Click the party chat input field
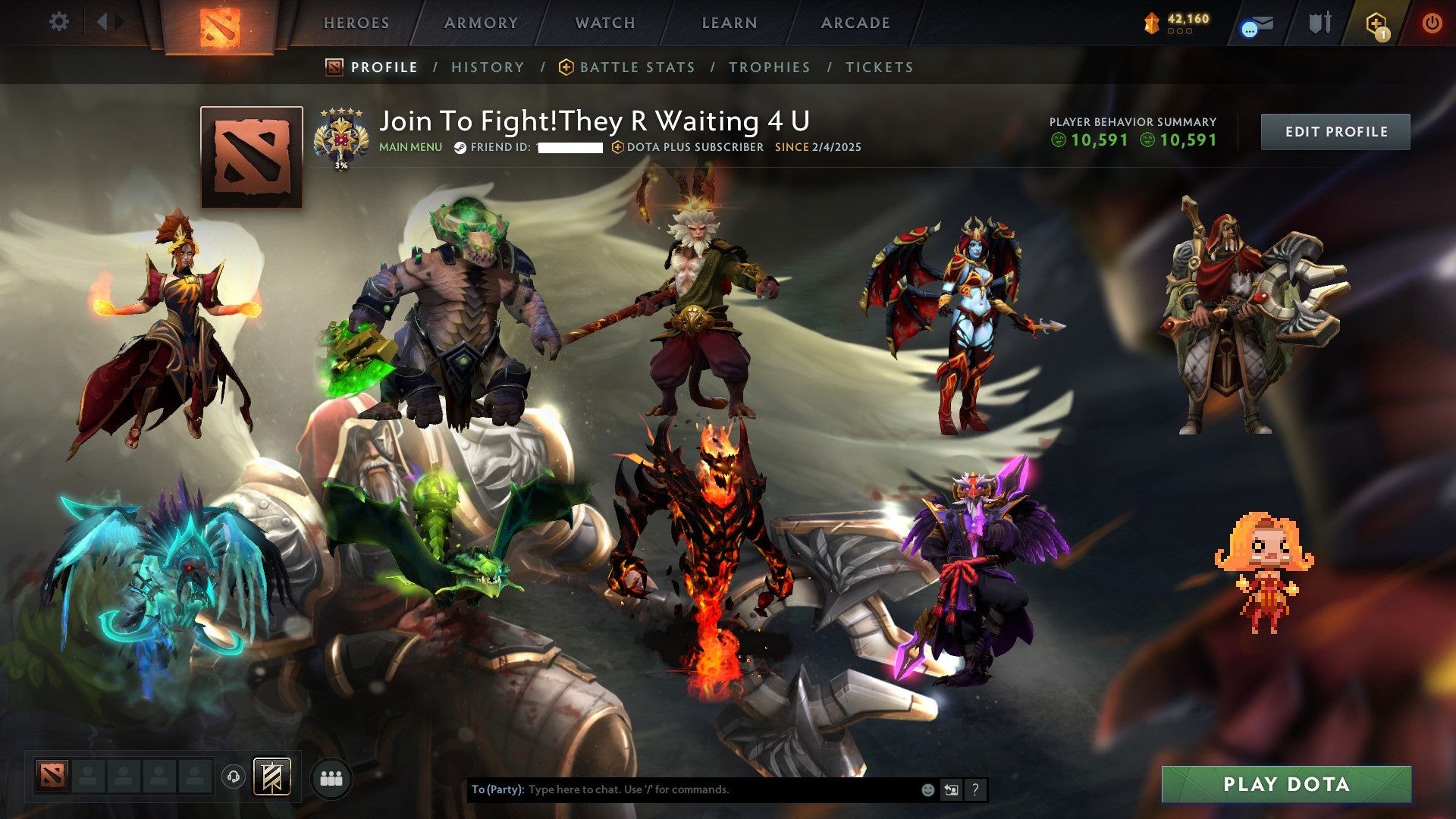Image resolution: width=1456 pixels, height=819 pixels. (682, 789)
